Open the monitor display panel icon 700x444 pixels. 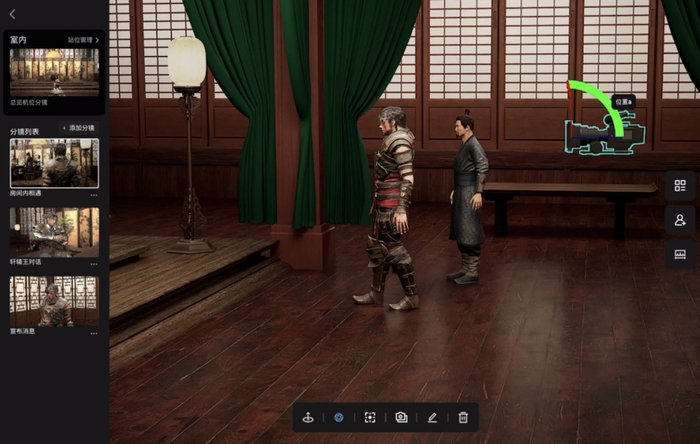point(680,254)
